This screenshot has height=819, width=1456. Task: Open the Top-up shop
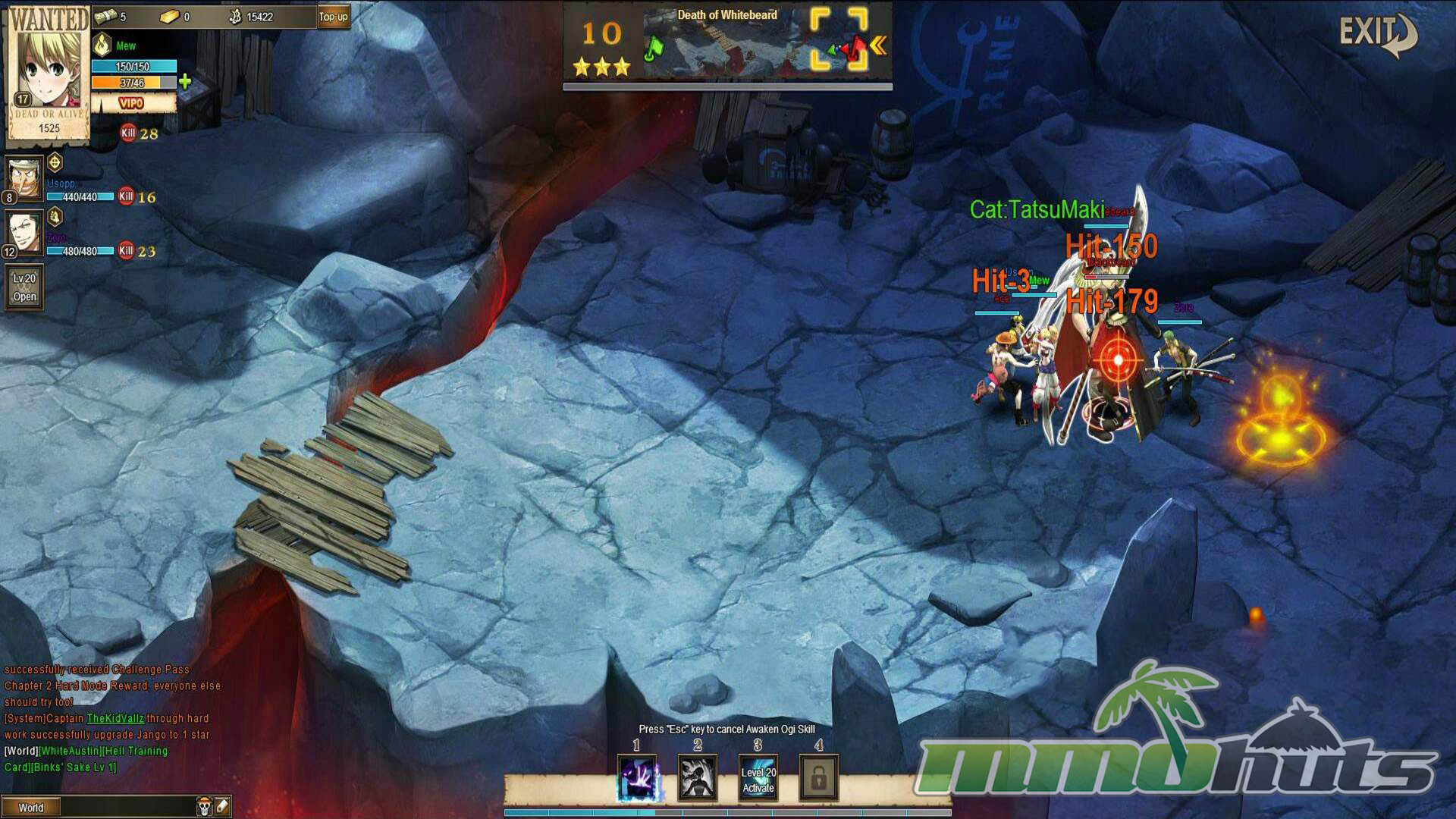pos(333,17)
